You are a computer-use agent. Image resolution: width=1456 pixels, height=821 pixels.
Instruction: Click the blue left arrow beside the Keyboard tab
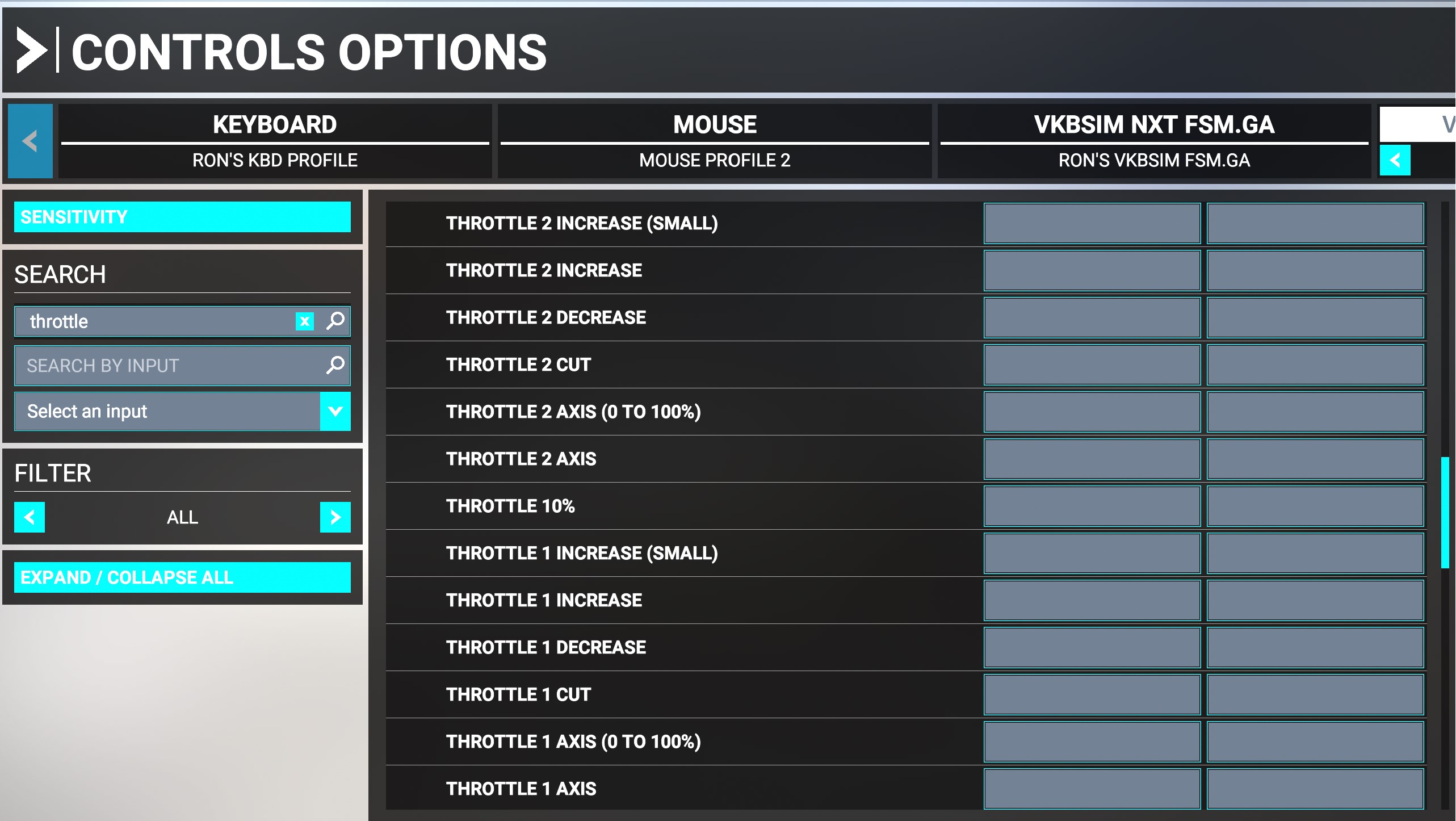pyautogui.click(x=30, y=140)
